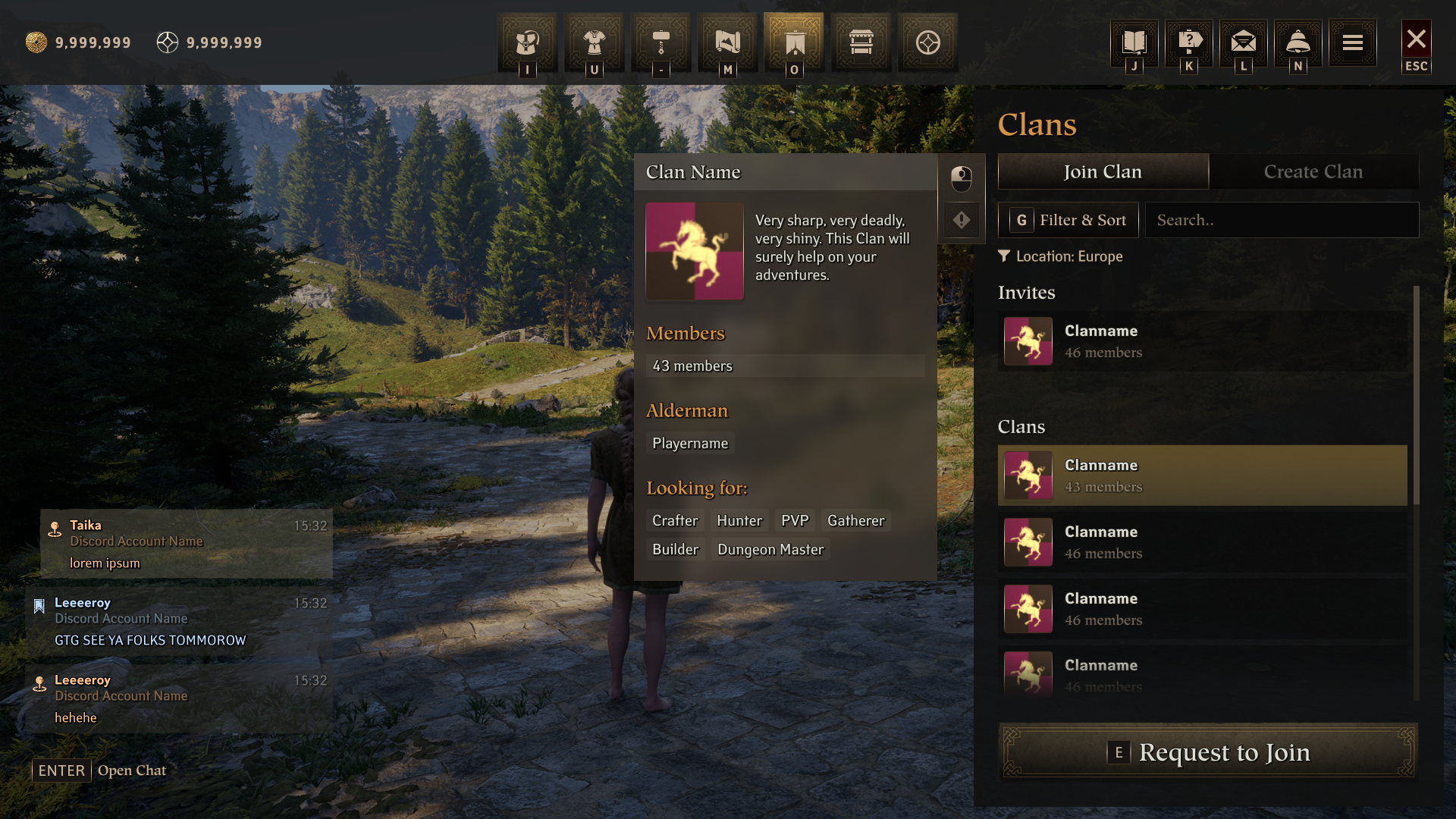Open the map icon in top bar
Viewport: 1456px width, 819px height.
click(727, 42)
